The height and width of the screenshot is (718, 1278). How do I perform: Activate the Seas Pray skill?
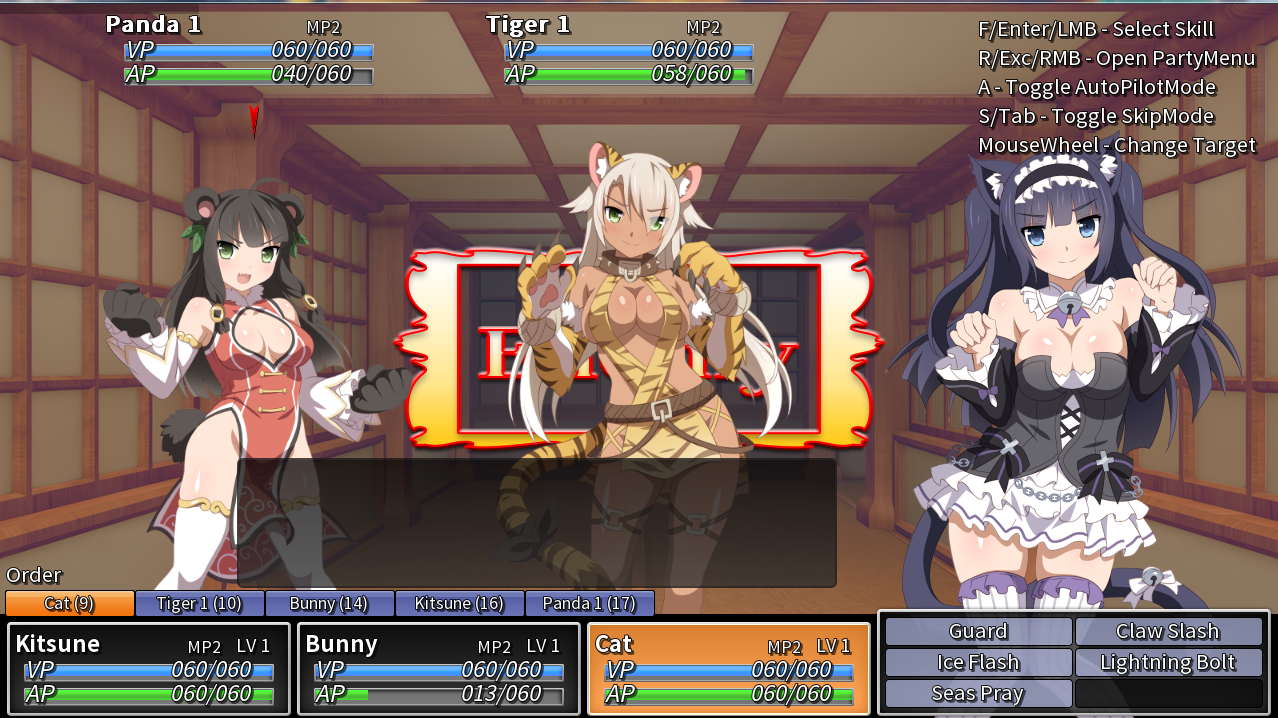pos(978,693)
